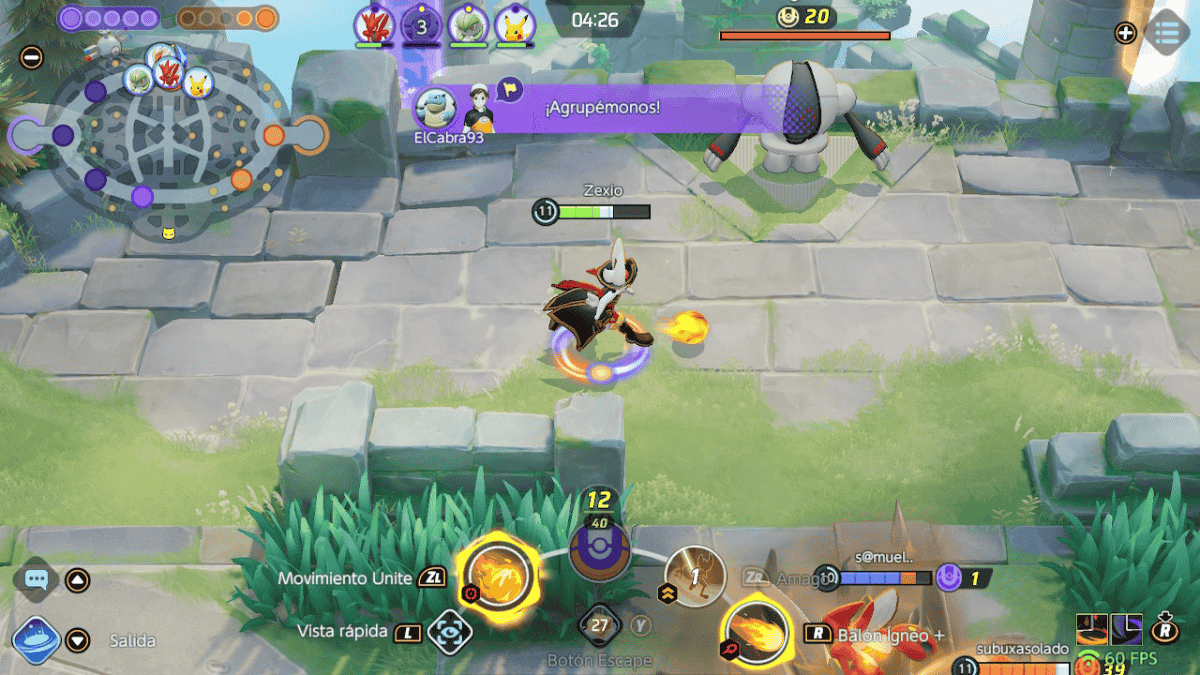Select Pikachu's portrait in the team bar
The height and width of the screenshot is (675, 1200).
coord(513,25)
